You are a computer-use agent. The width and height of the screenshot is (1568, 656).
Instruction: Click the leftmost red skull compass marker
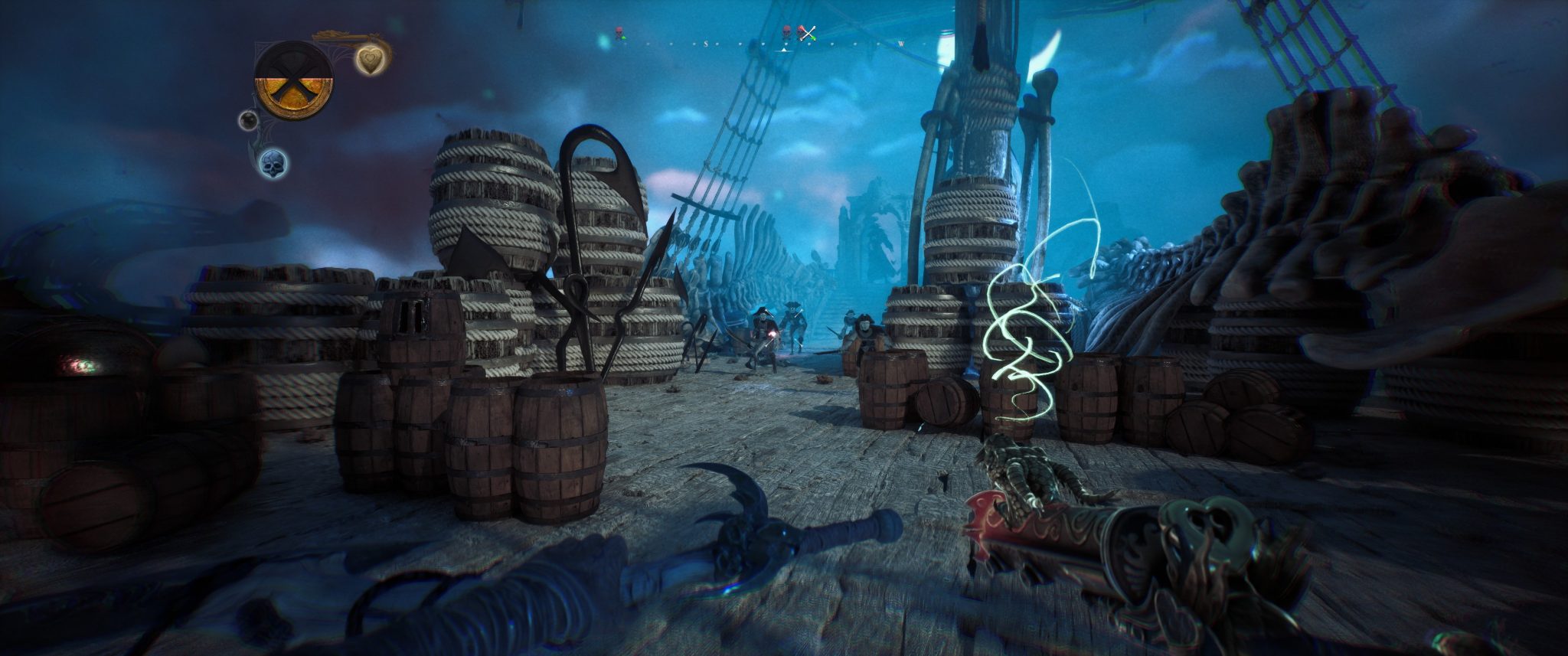(x=619, y=33)
